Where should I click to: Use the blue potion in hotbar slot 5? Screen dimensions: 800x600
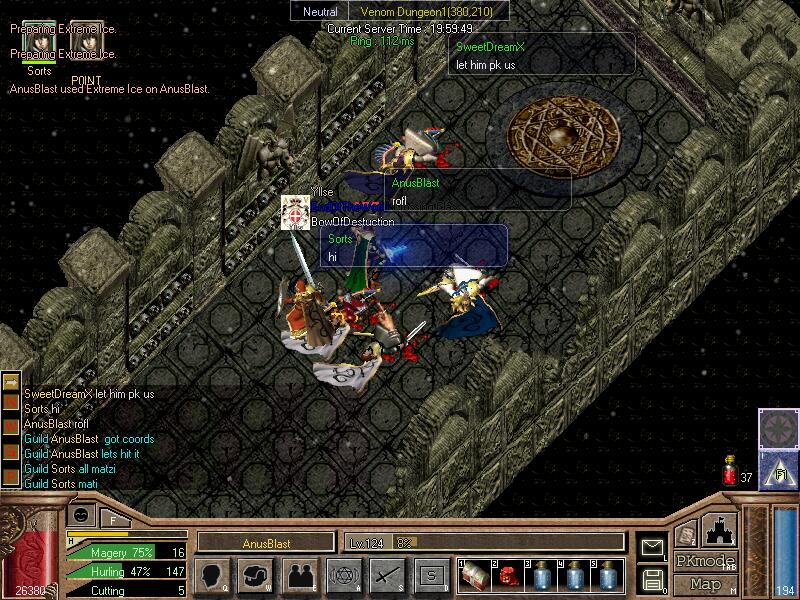pos(607,575)
